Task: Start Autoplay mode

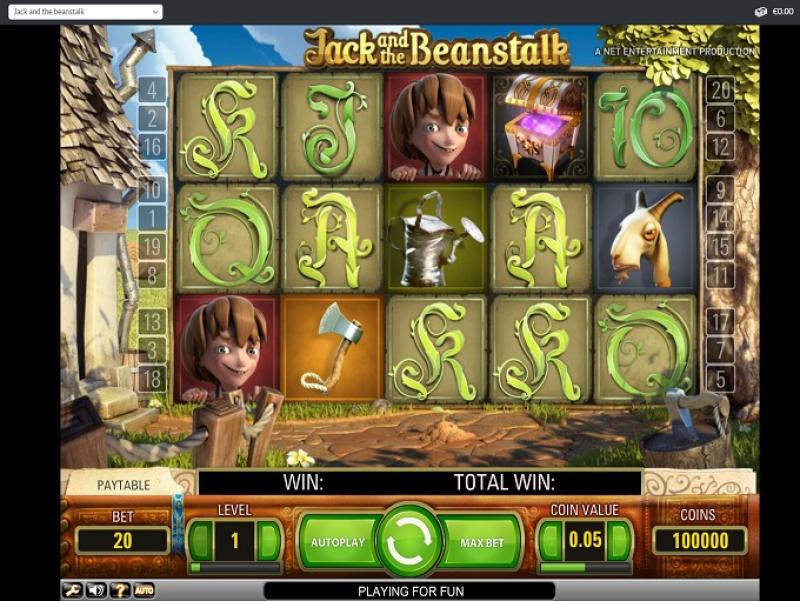Action: coord(336,542)
